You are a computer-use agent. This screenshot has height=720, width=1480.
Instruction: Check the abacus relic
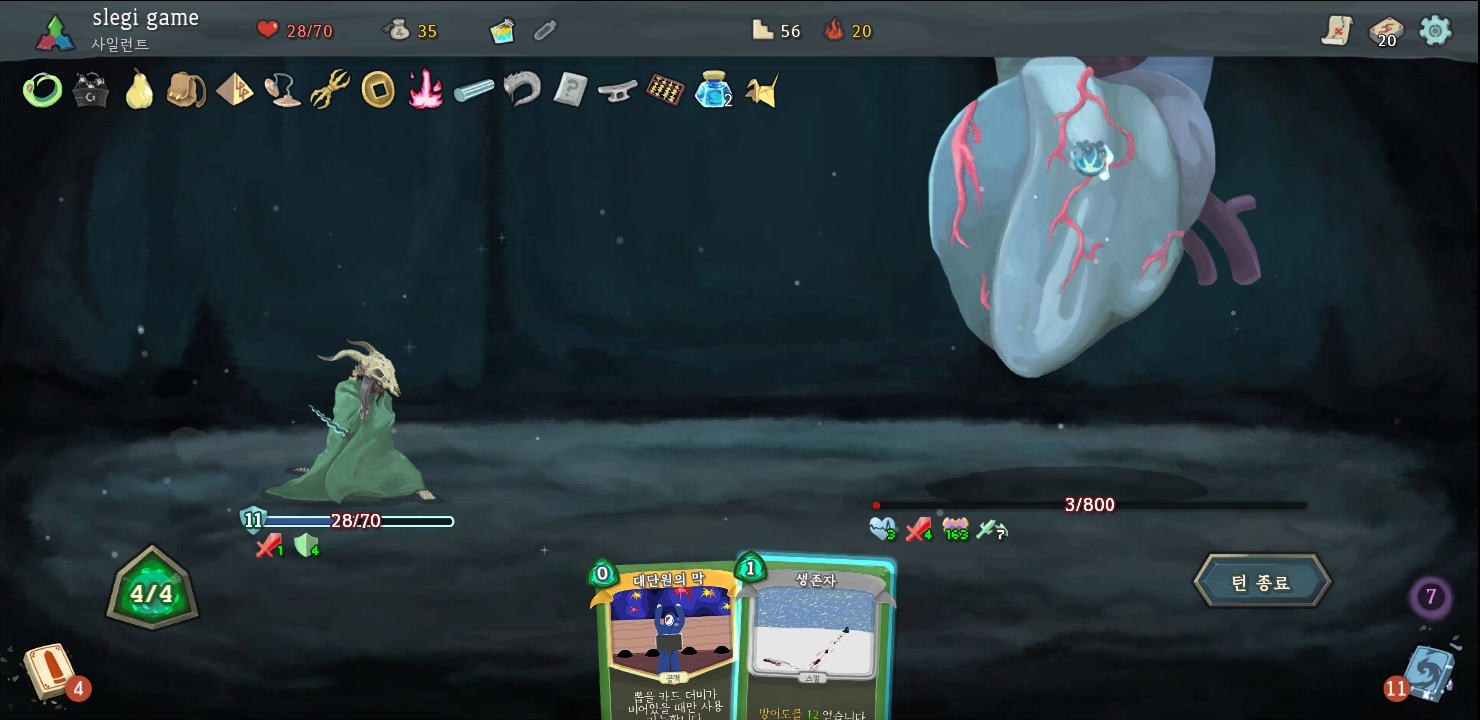point(665,91)
